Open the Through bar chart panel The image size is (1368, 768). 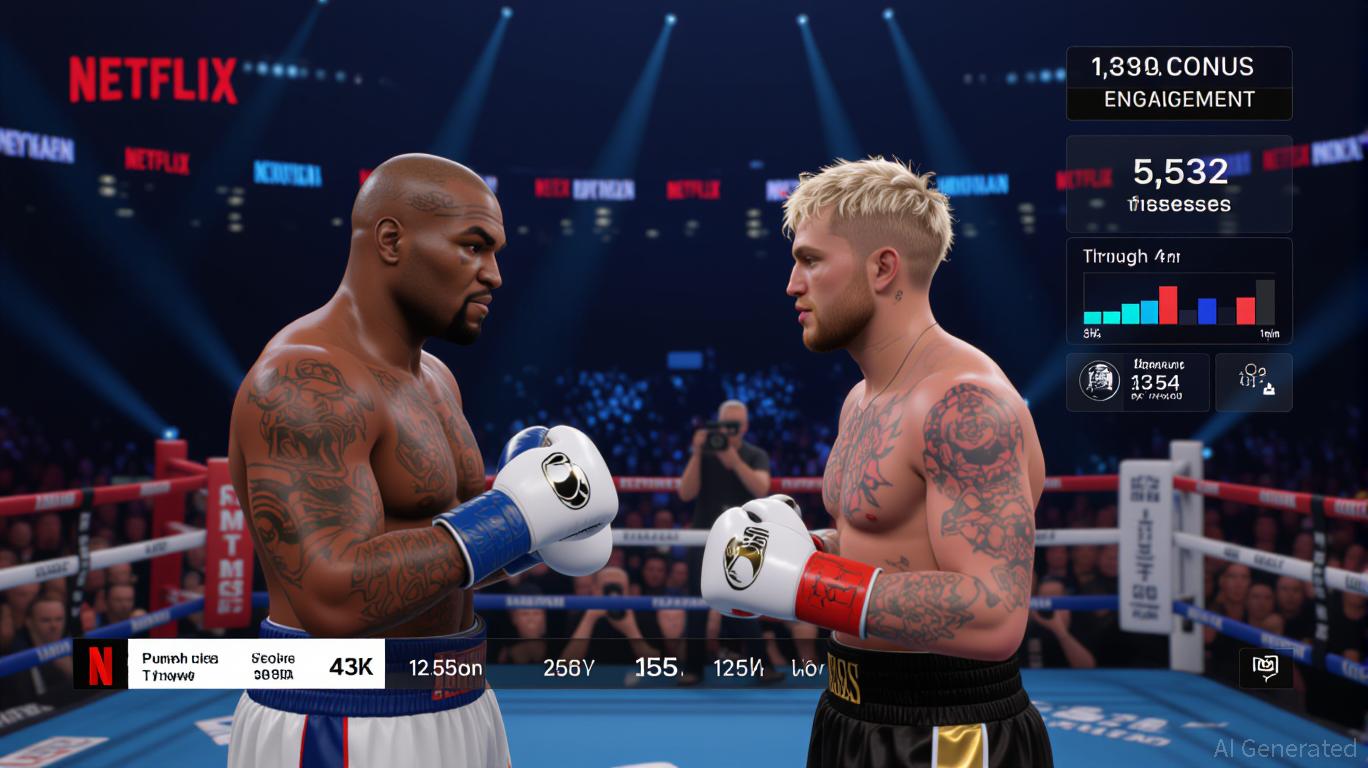tap(1179, 291)
